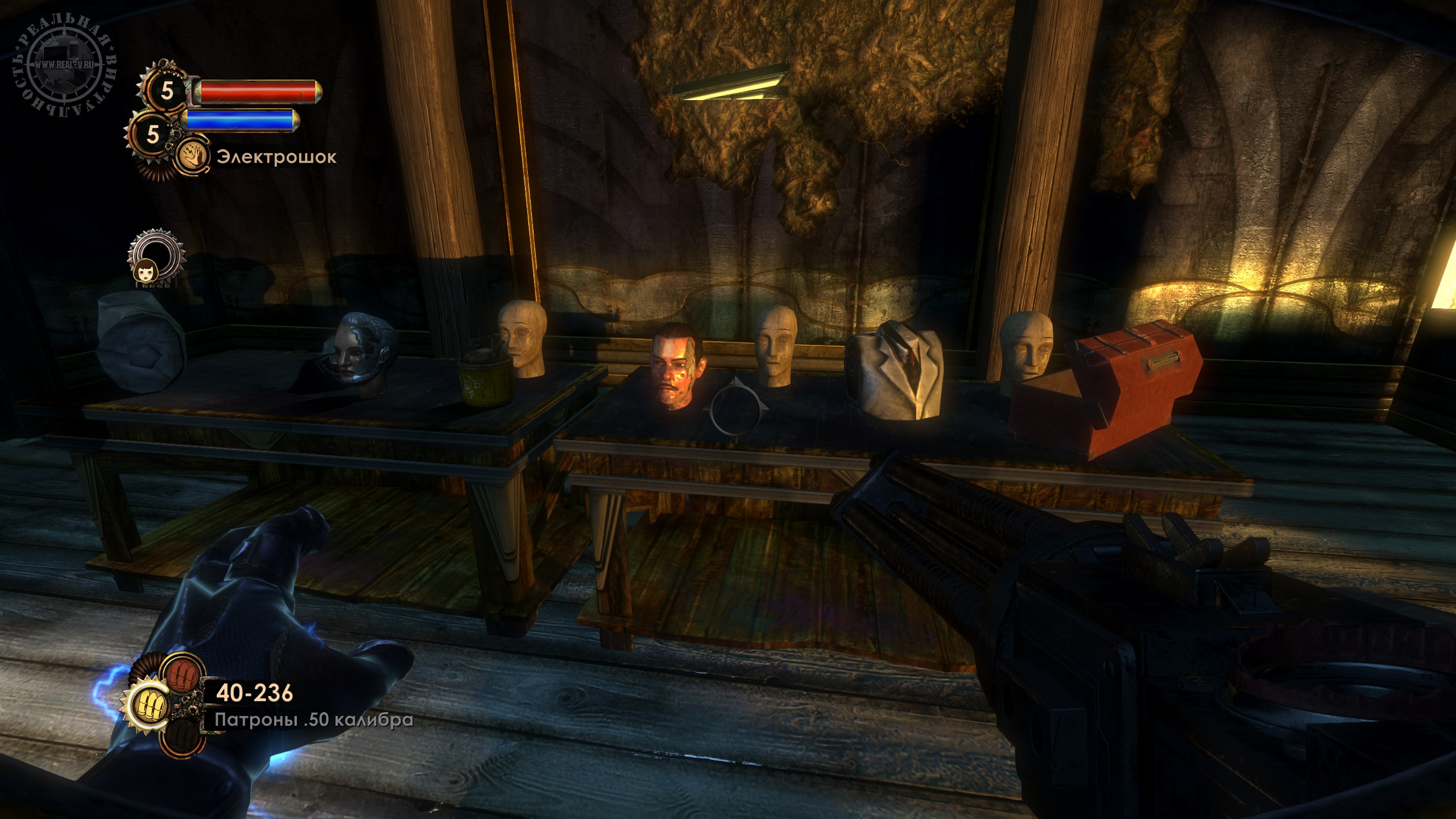Viewport: 1456px width, 819px height.
Task: Select the Электрошок plasmid hand icon
Action: click(193, 157)
